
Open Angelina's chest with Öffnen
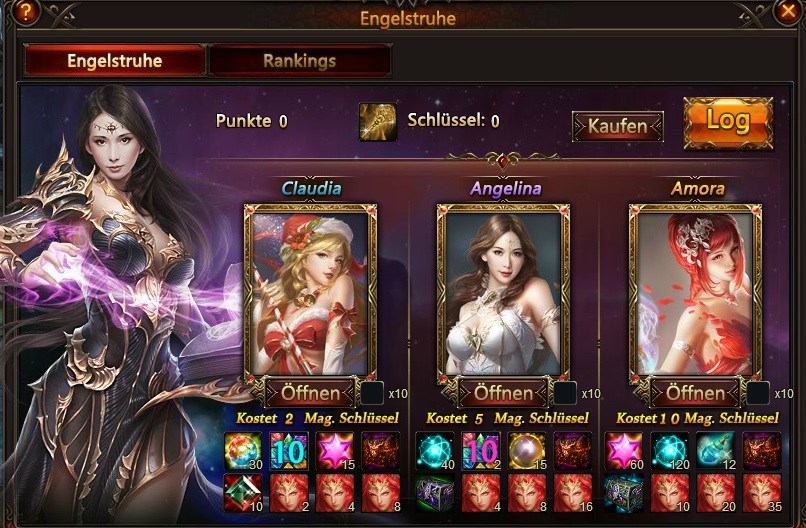point(502,392)
